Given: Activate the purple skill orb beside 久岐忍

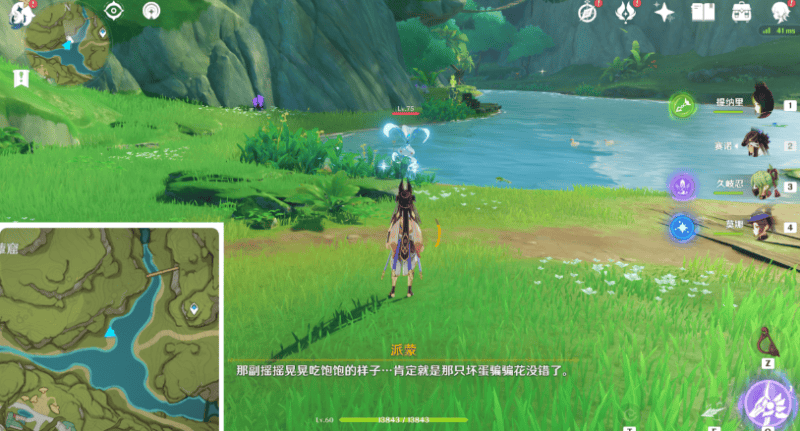Looking at the screenshot, I should click(x=682, y=186).
